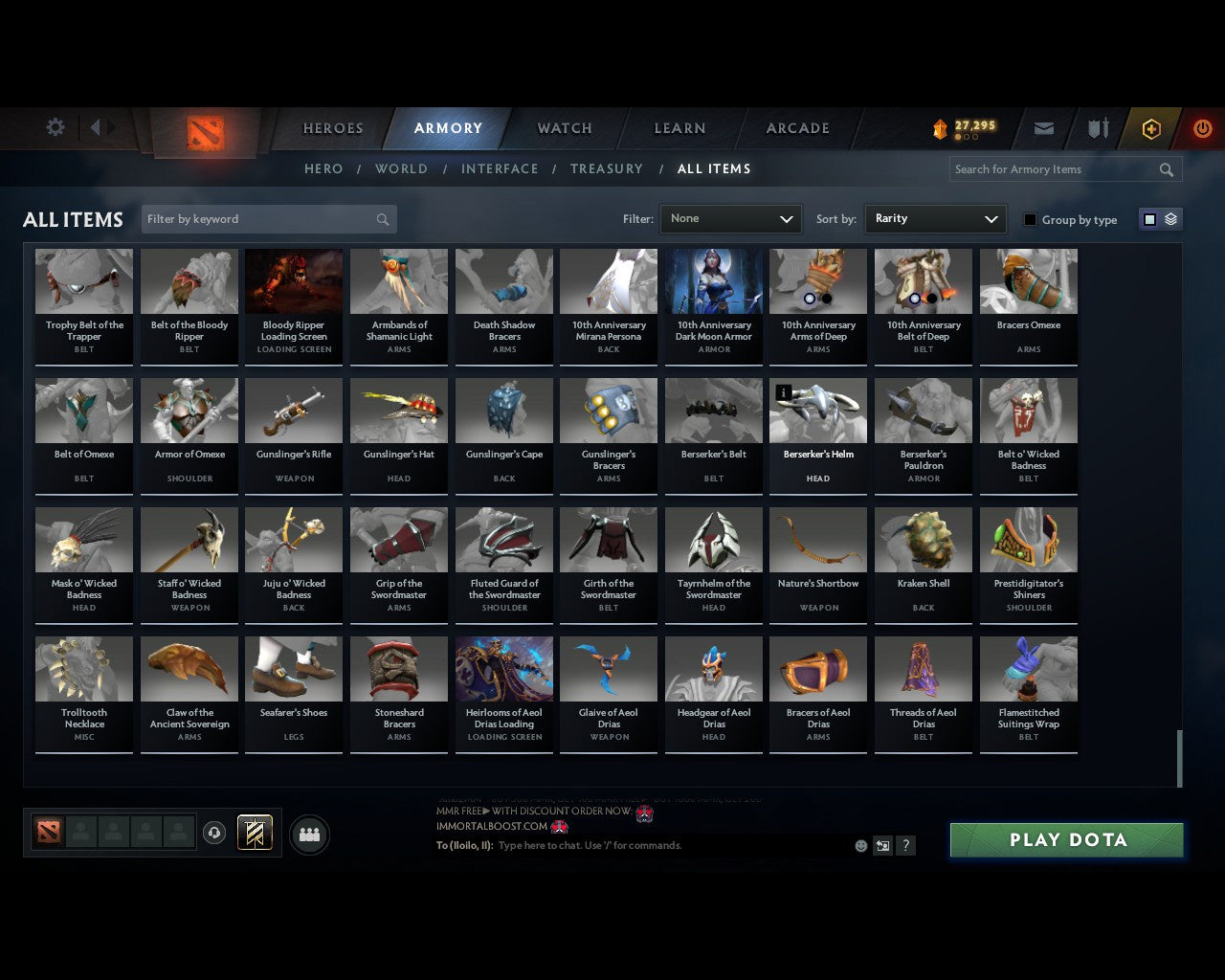Switch to the ARMORY tab
This screenshot has width=1225, height=980.
click(x=447, y=127)
